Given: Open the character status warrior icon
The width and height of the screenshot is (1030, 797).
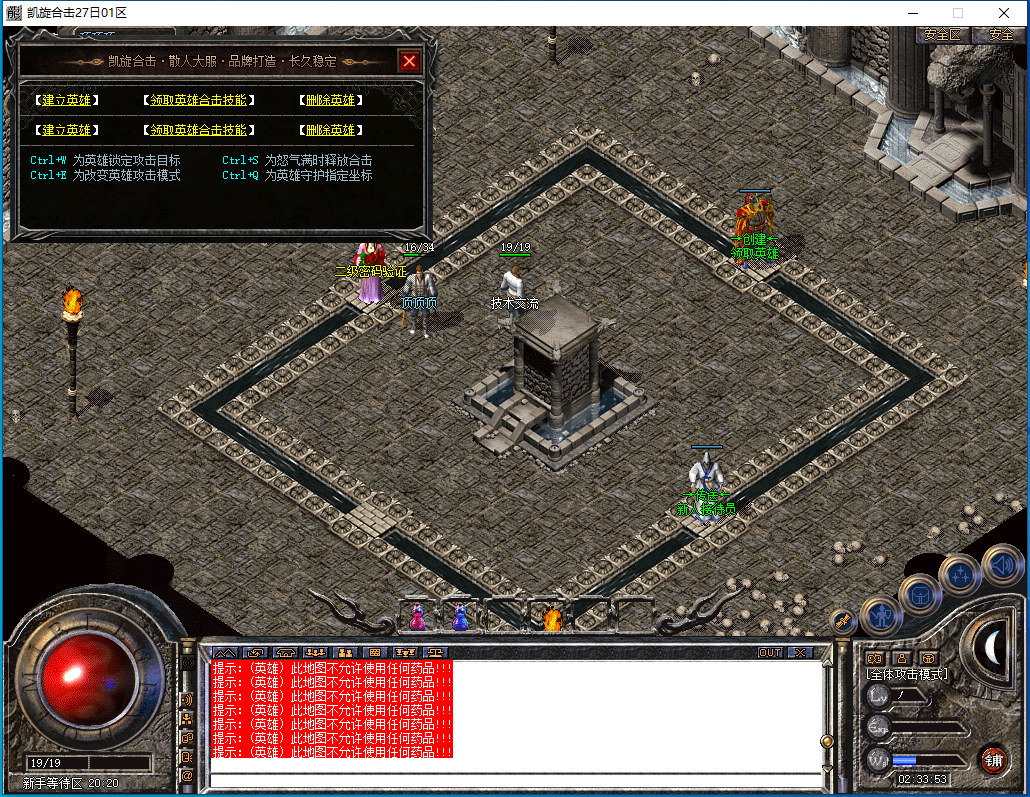Looking at the screenshot, I should coord(881,617).
